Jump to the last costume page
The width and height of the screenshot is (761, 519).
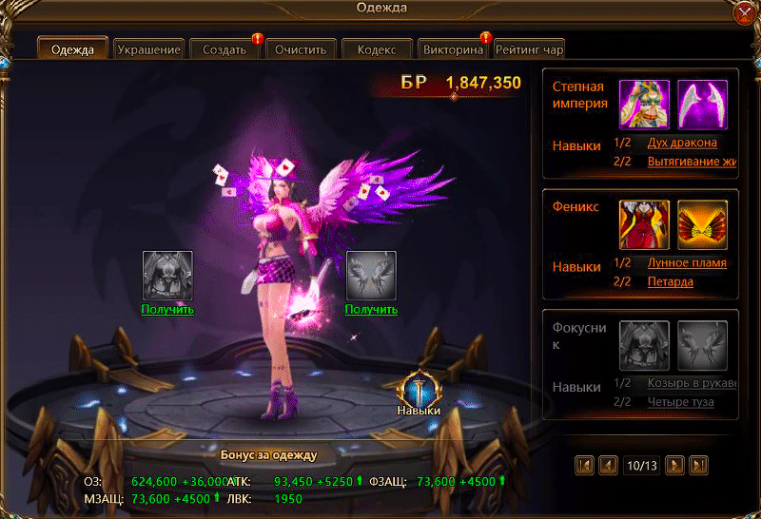click(699, 465)
